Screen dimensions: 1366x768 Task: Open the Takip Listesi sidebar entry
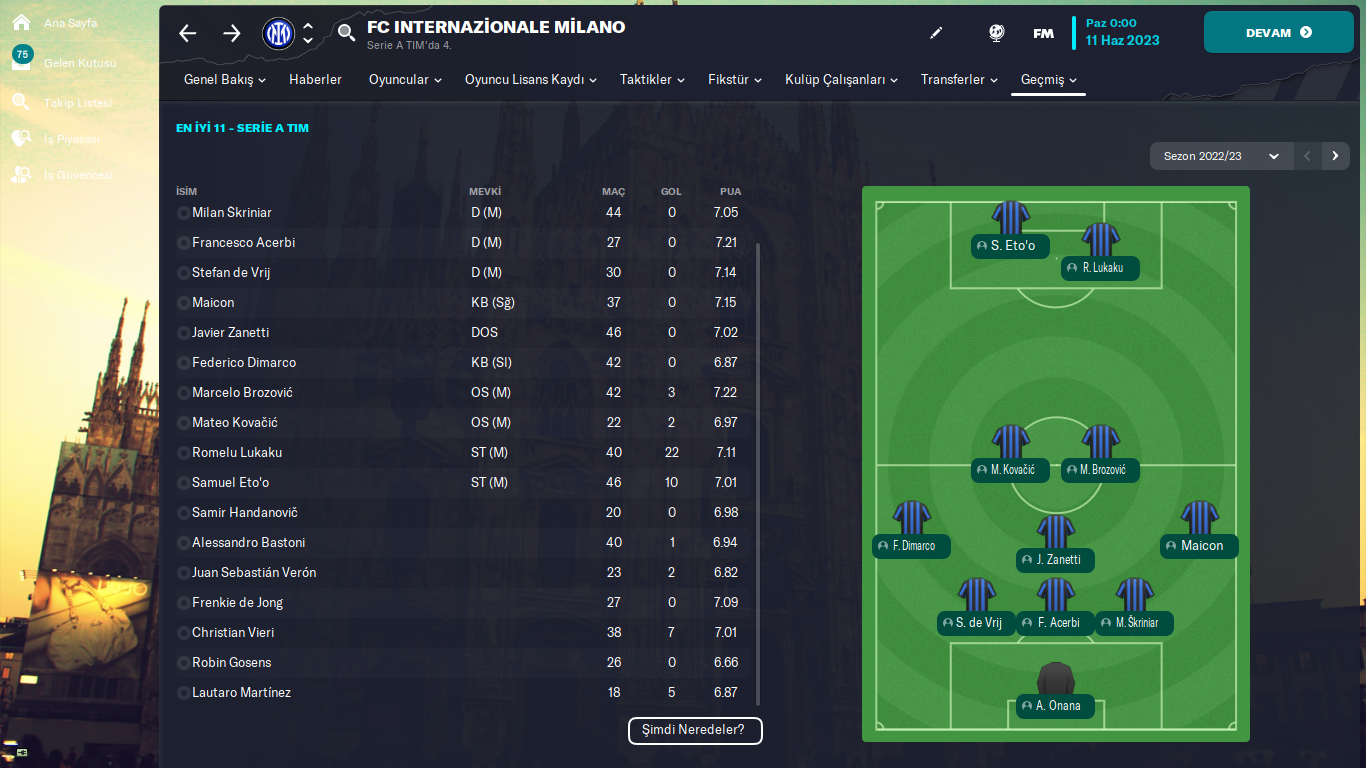(x=77, y=103)
